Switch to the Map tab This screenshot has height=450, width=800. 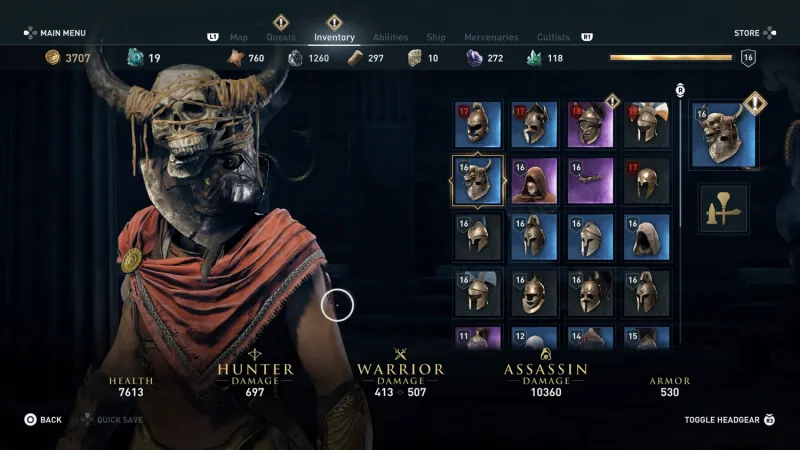[238, 37]
